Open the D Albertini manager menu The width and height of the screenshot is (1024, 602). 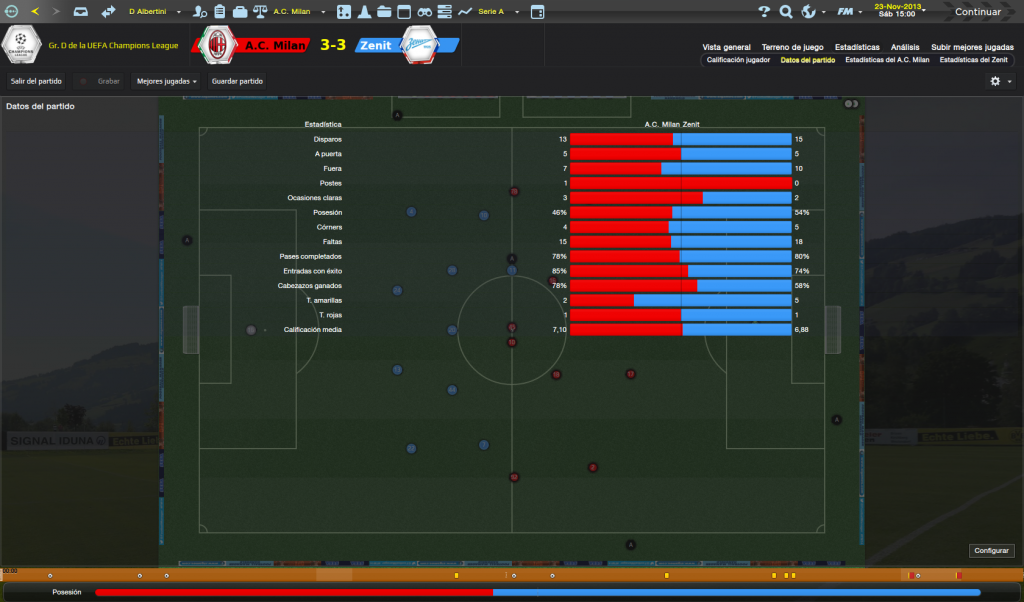[155, 12]
